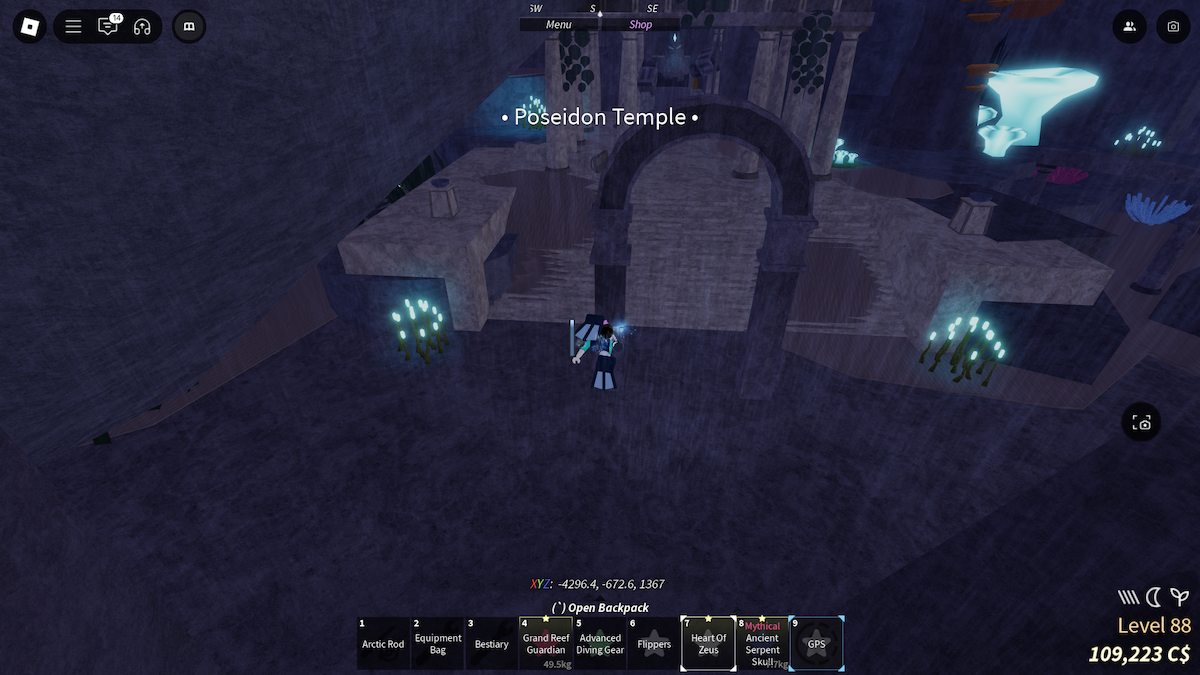Toggle the GPS hotbar slot
The width and height of the screenshot is (1200, 675).
point(817,644)
